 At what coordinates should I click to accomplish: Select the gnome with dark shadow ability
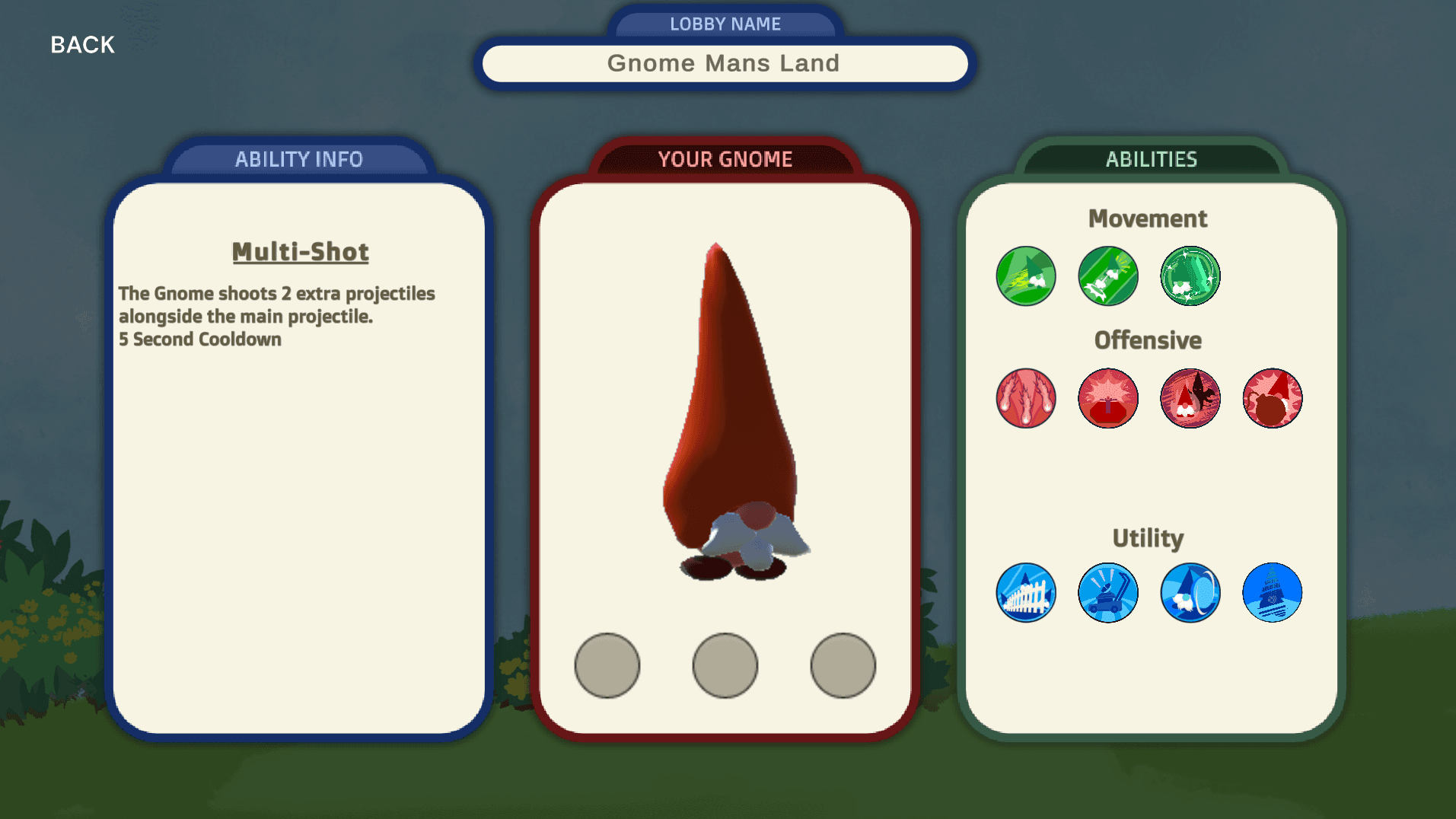[x=1190, y=398]
